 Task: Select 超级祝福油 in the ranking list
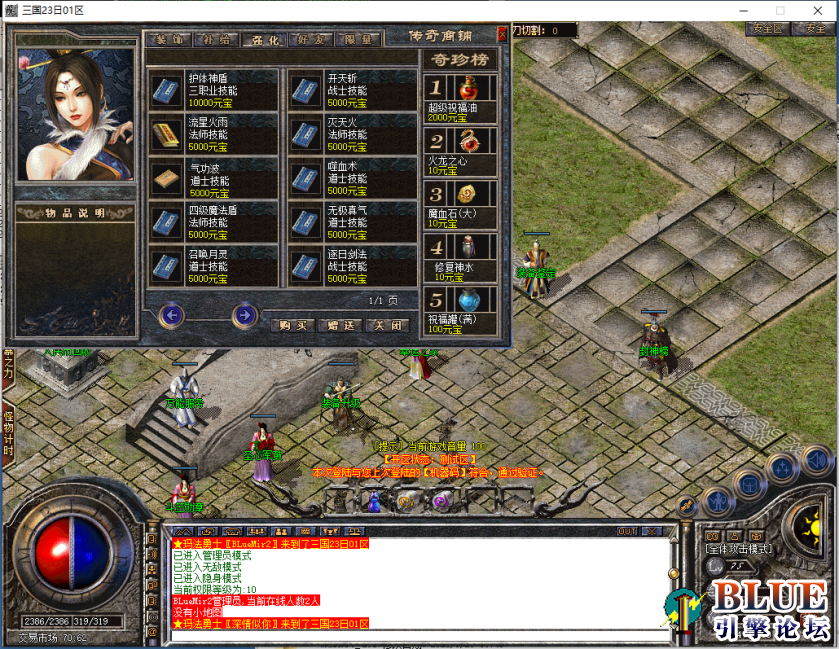pyautogui.click(x=463, y=97)
